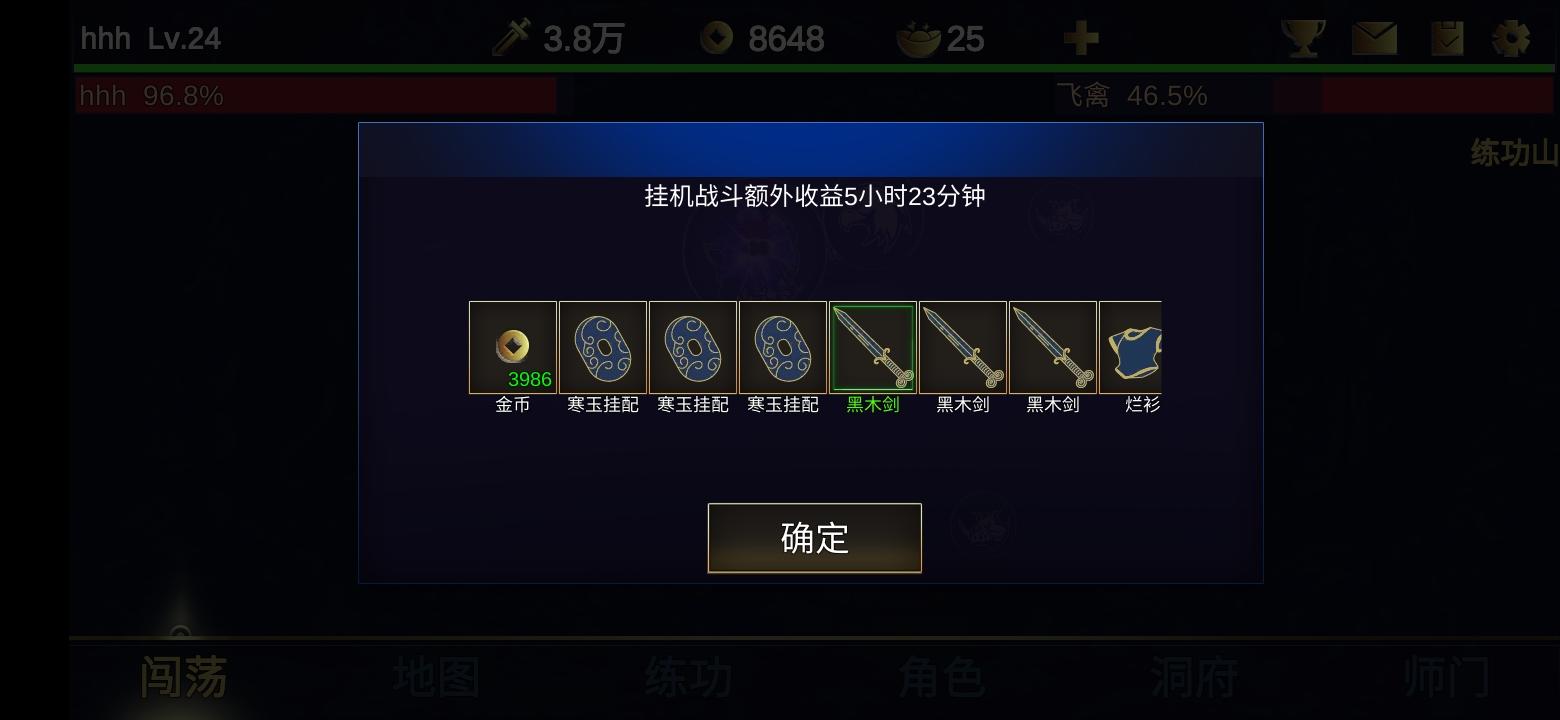This screenshot has height=720, width=1560.
Task: Select the first 寒玉挂配 item
Action: coord(603,347)
